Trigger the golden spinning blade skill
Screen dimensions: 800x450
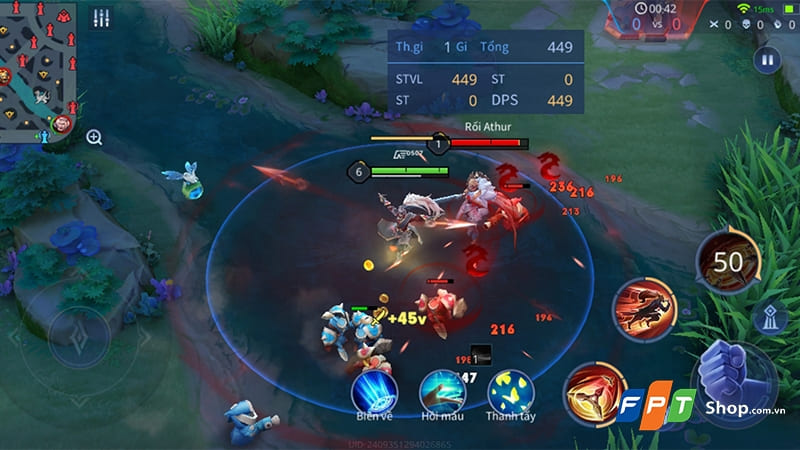point(593,393)
